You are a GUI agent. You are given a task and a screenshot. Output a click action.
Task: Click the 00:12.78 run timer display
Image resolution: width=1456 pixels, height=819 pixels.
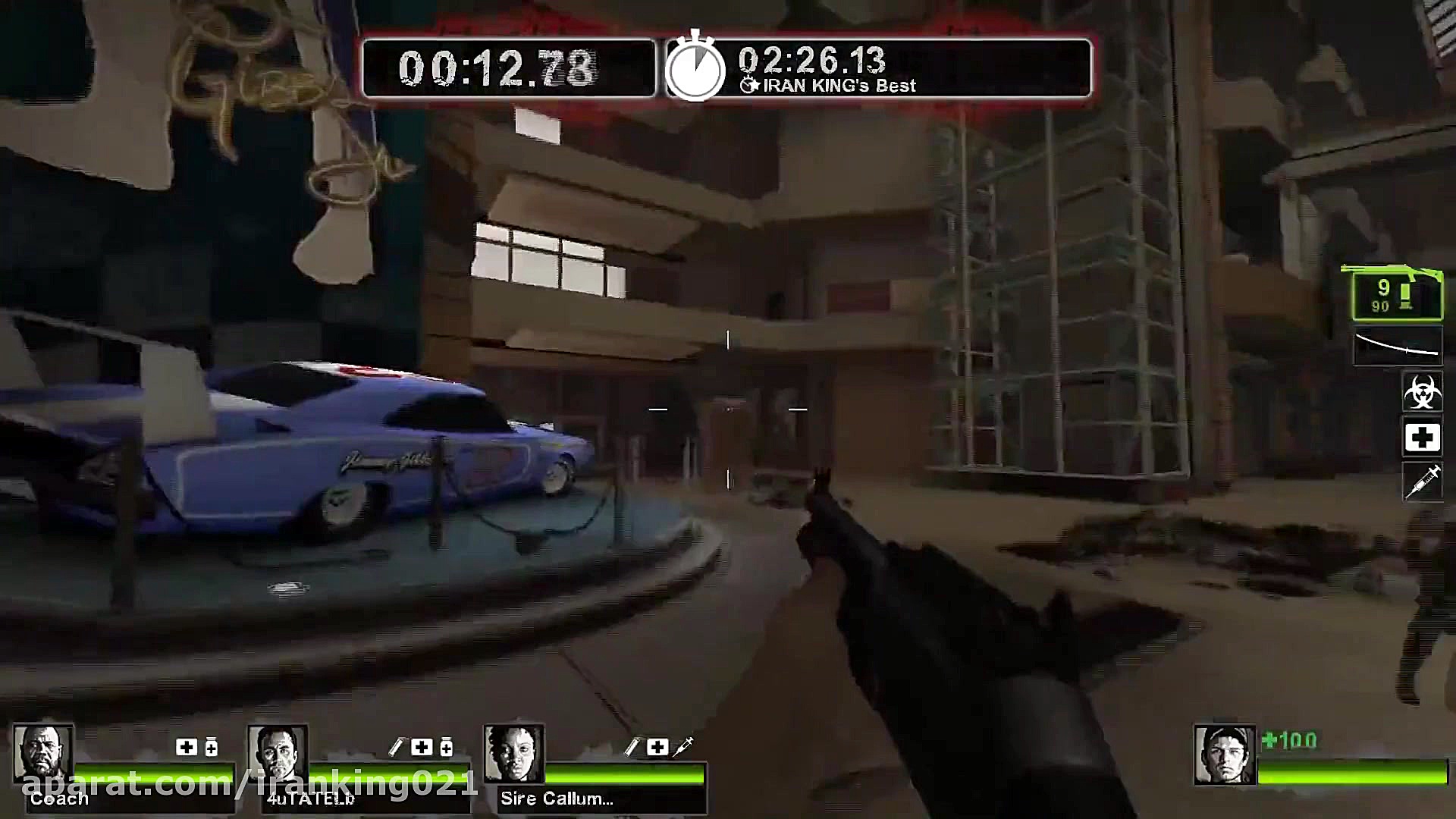point(497,67)
